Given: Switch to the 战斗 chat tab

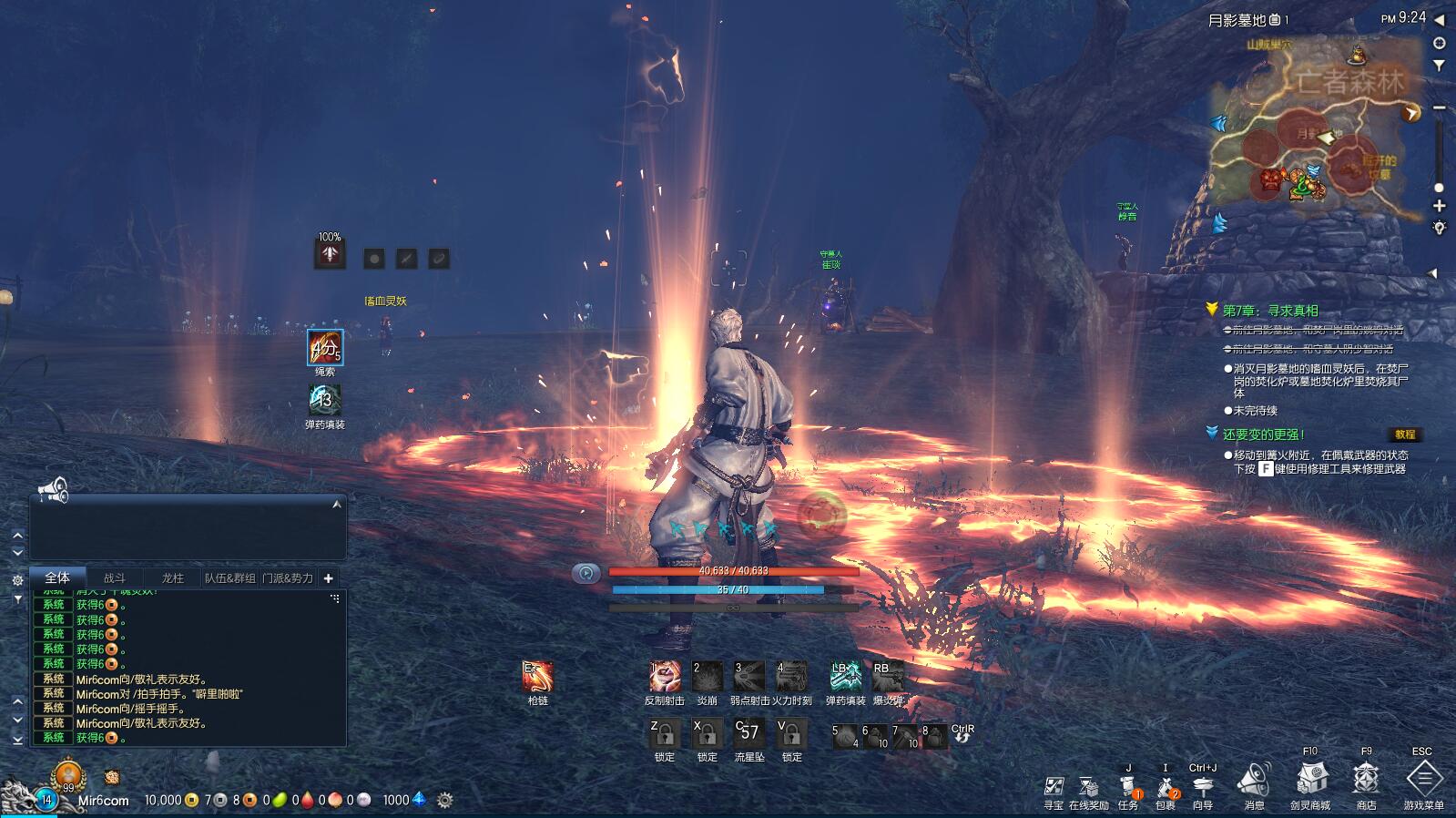Looking at the screenshot, I should (115, 578).
